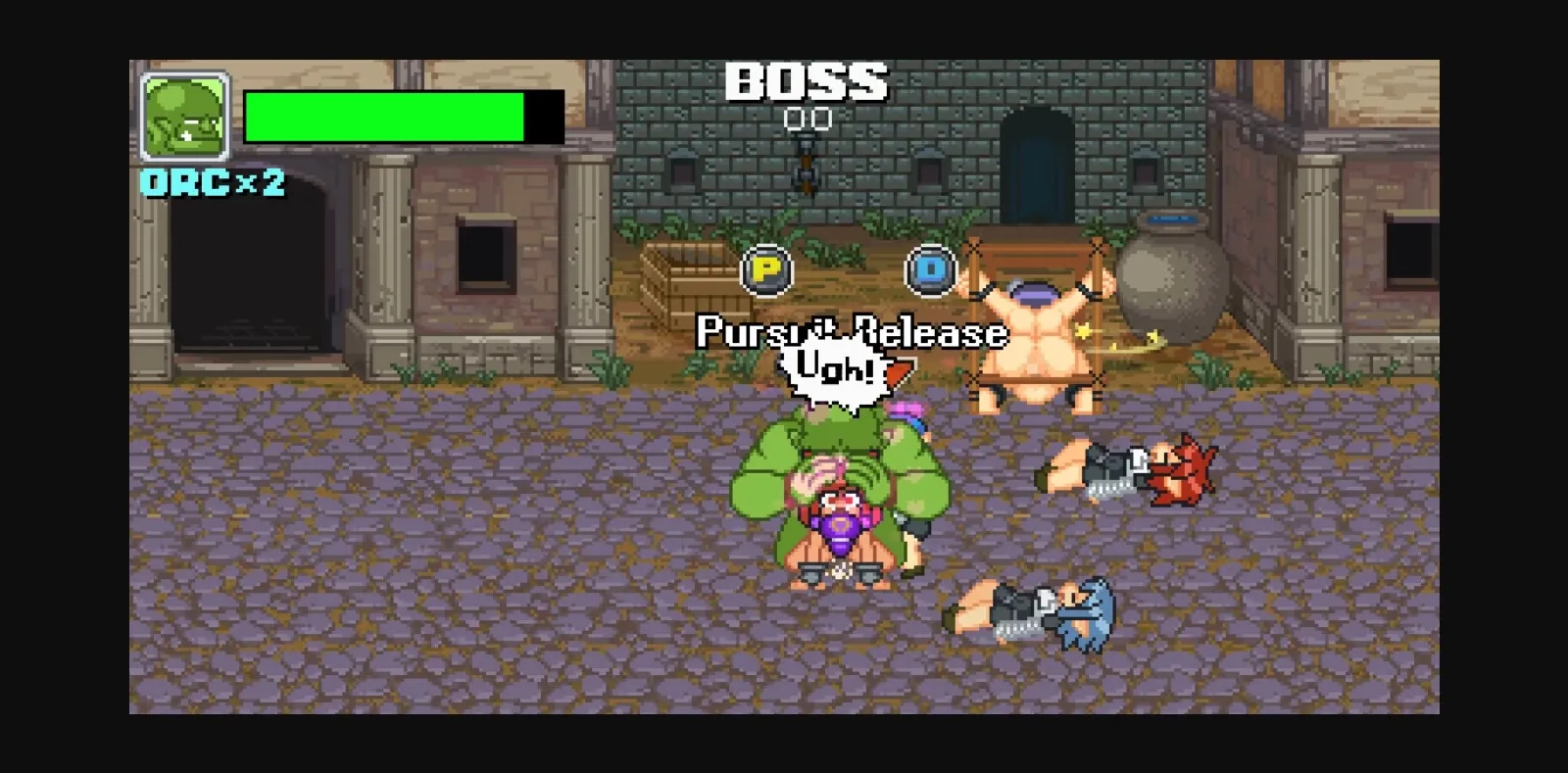
Task: Click the large round stone vase
Action: (1173, 284)
